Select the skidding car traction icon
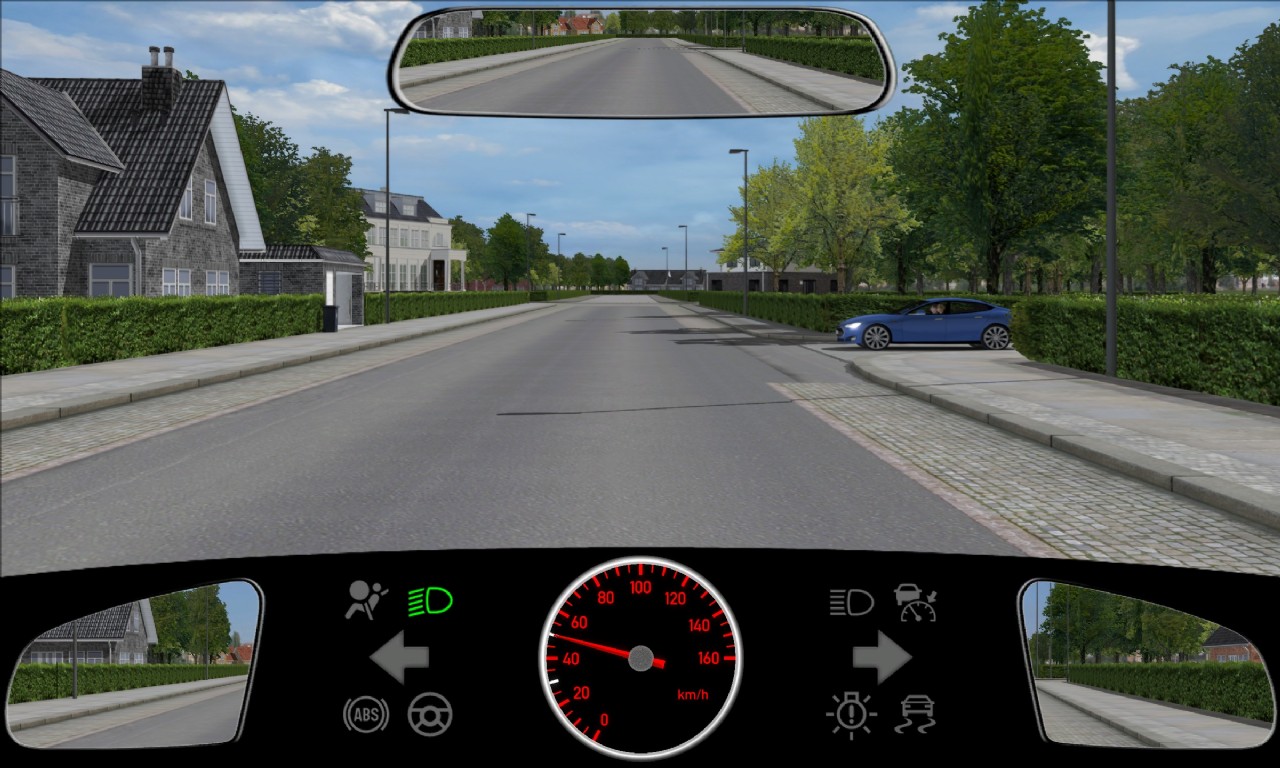Image resolution: width=1280 pixels, height=768 pixels. pos(915,714)
